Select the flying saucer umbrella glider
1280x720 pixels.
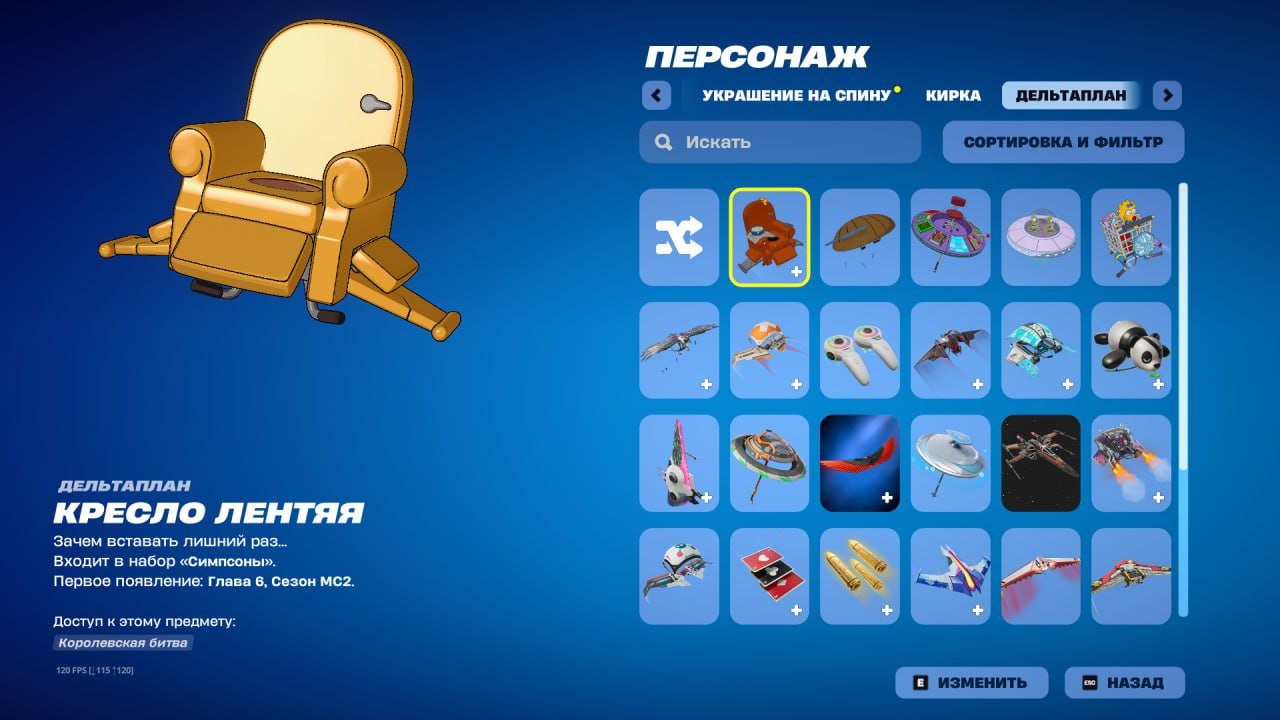(950, 465)
